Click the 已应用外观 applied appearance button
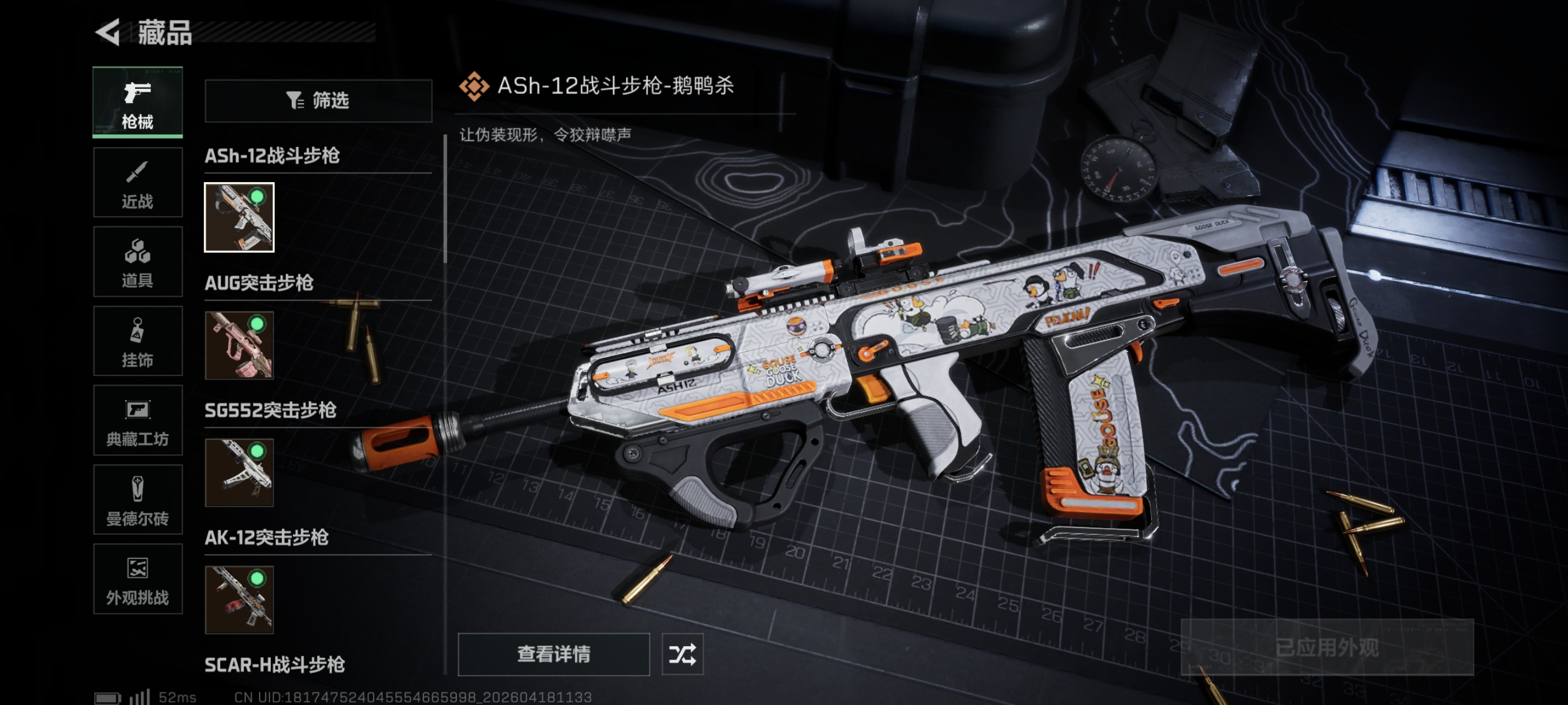The height and width of the screenshot is (705, 1568). pos(1327,647)
